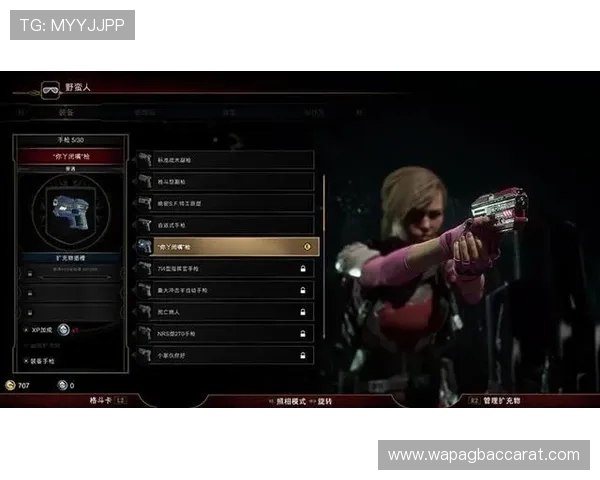Select the locked NRS型2T0手枪 entry
The image size is (600, 480).
tap(225, 333)
